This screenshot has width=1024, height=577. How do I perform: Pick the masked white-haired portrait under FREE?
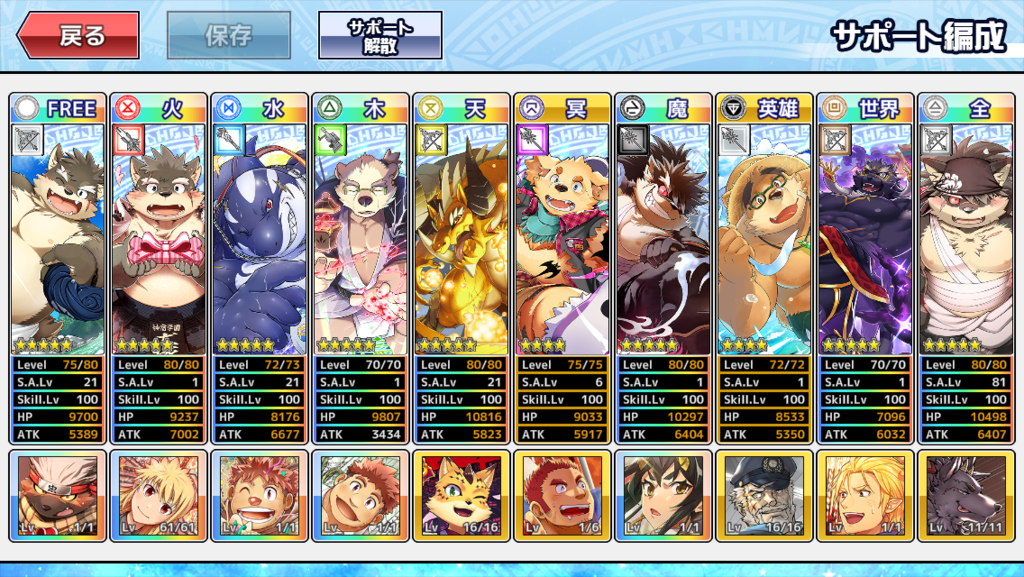coord(57,496)
